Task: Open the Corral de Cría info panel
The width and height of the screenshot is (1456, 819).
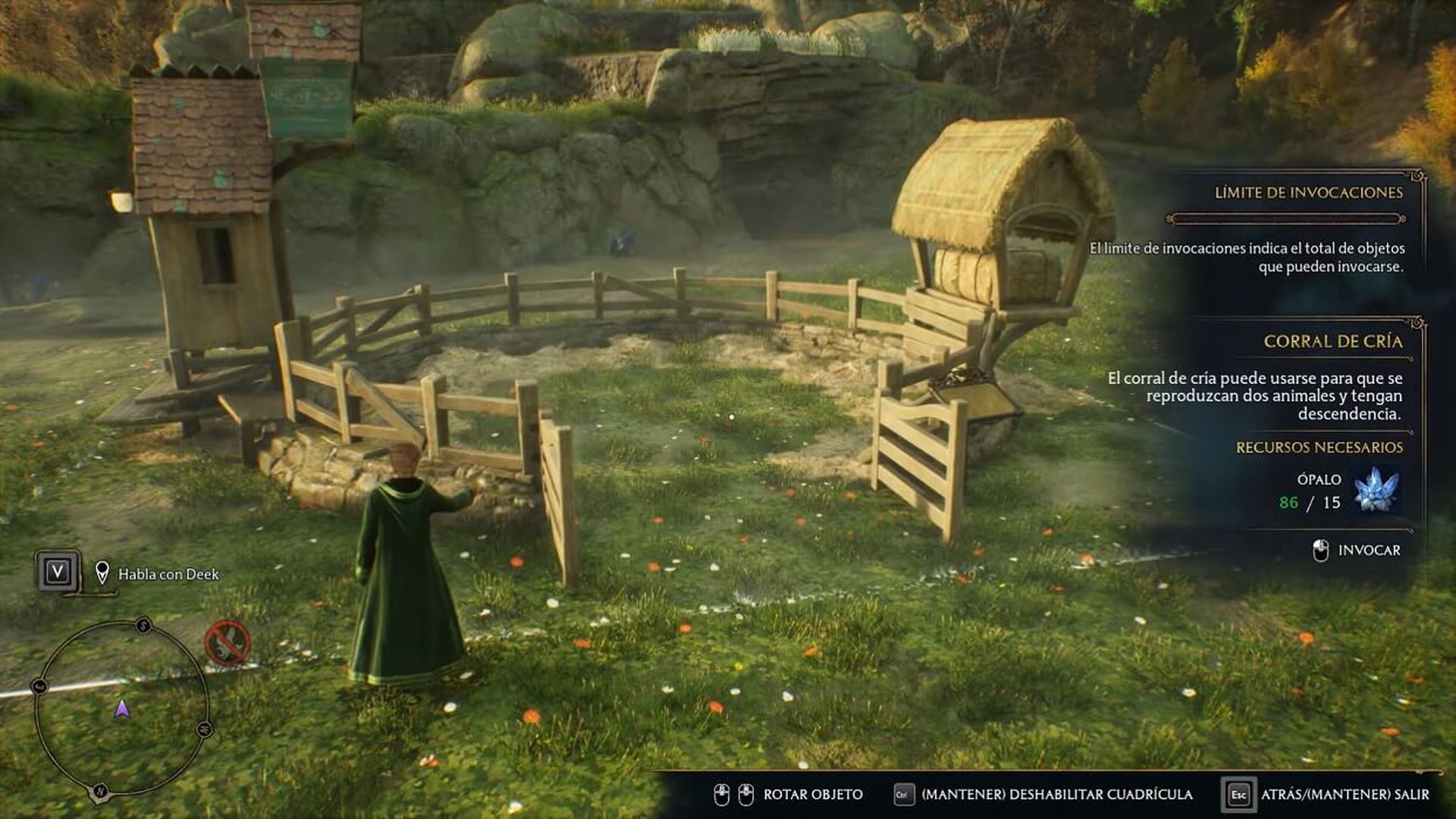Action: click(x=1332, y=341)
